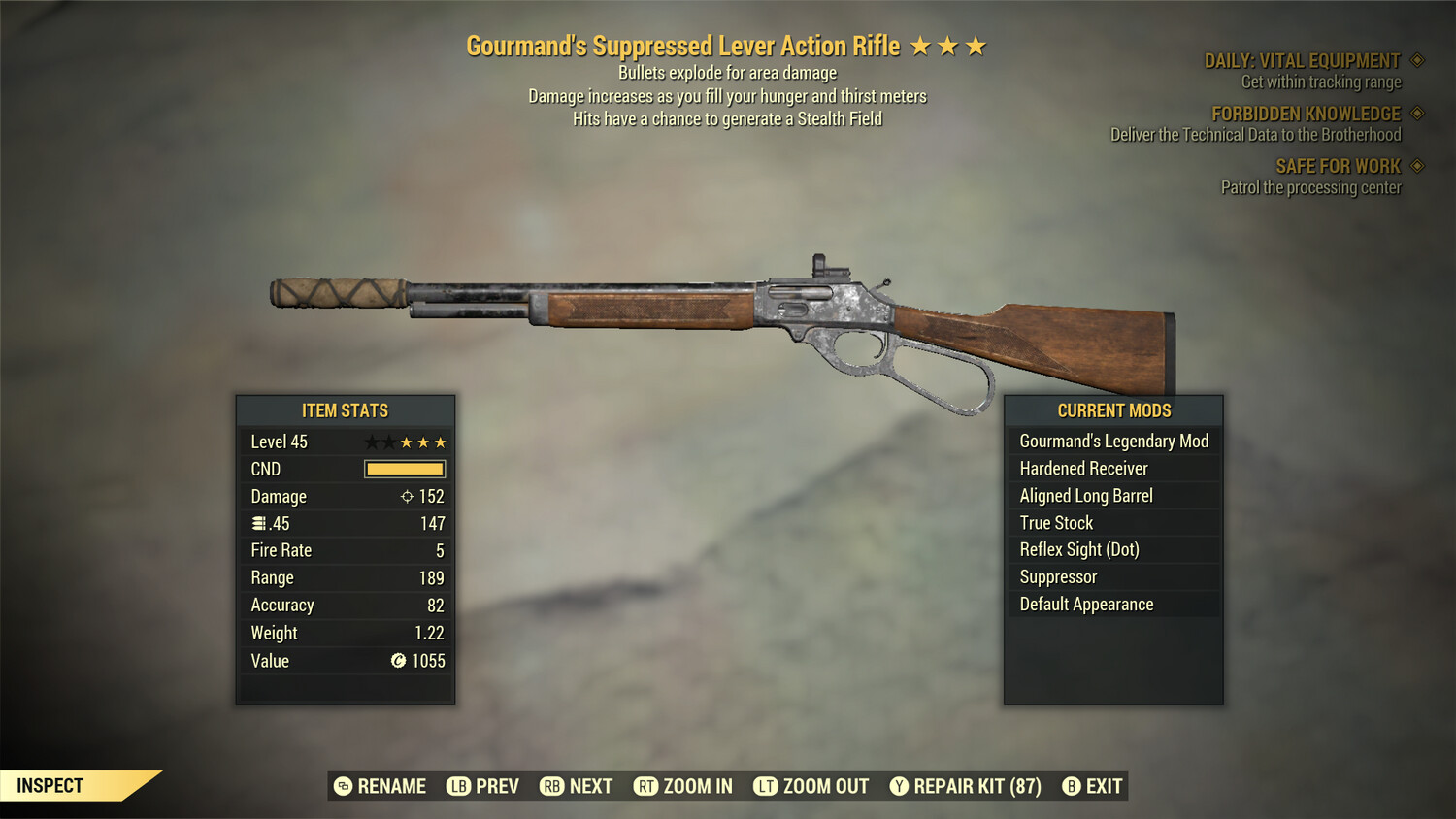Click the RB Next icon
Viewport: 1456px width, 819px height.
[551, 786]
